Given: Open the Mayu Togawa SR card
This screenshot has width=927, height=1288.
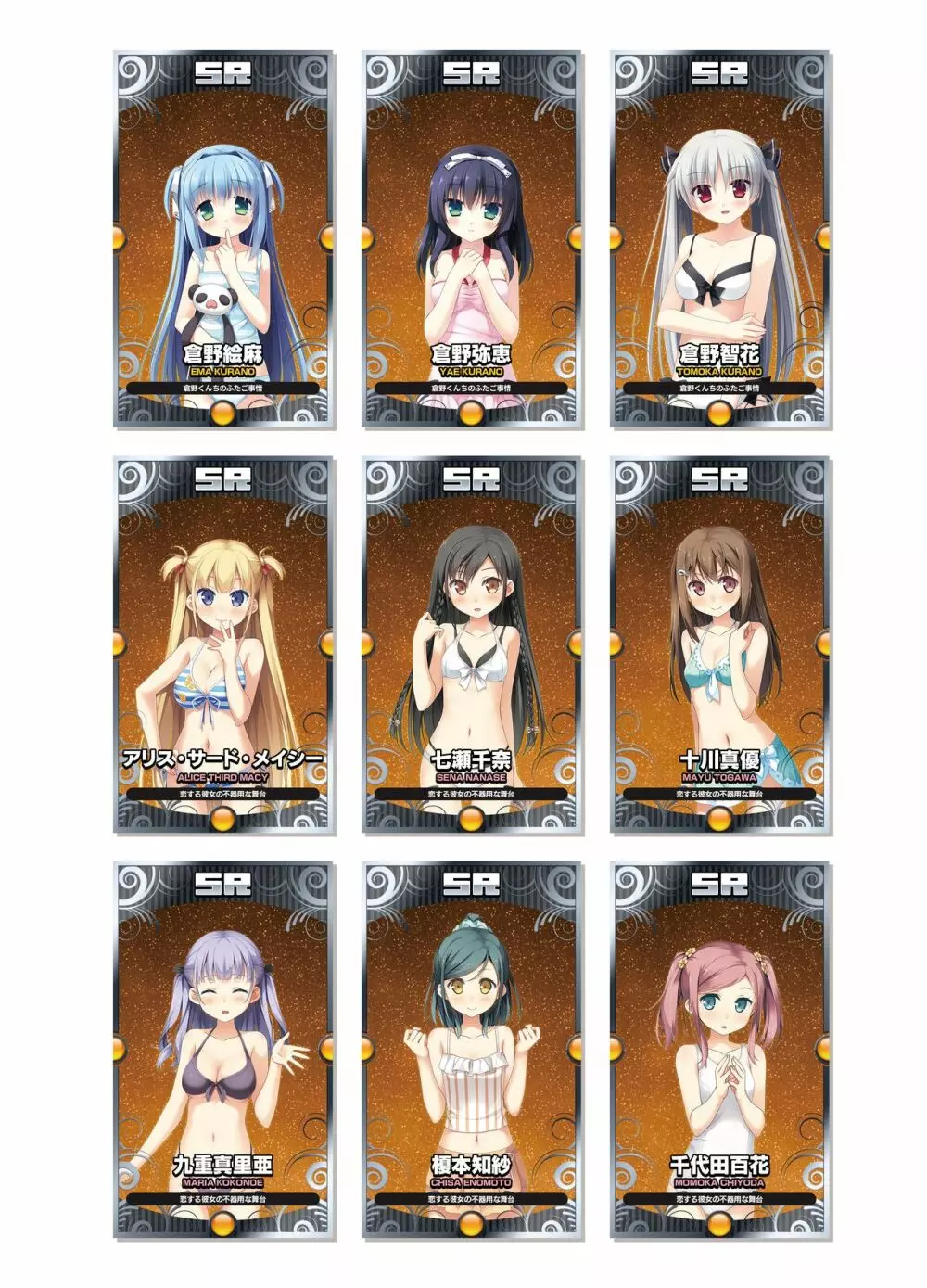Looking at the screenshot, I should click(x=719, y=644).
